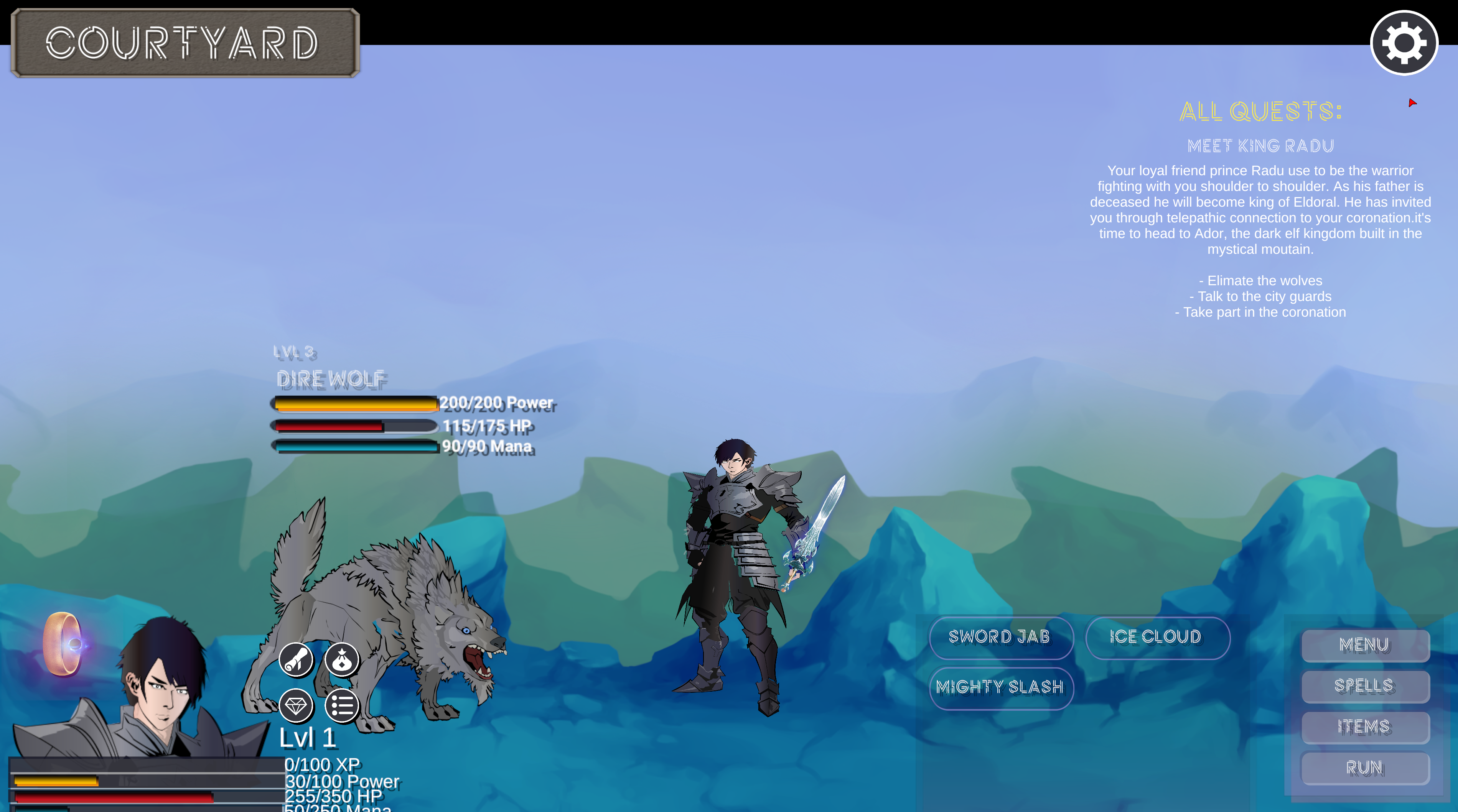This screenshot has height=812, width=1458.
Task: Open the loot bag icon
Action: [x=342, y=660]
